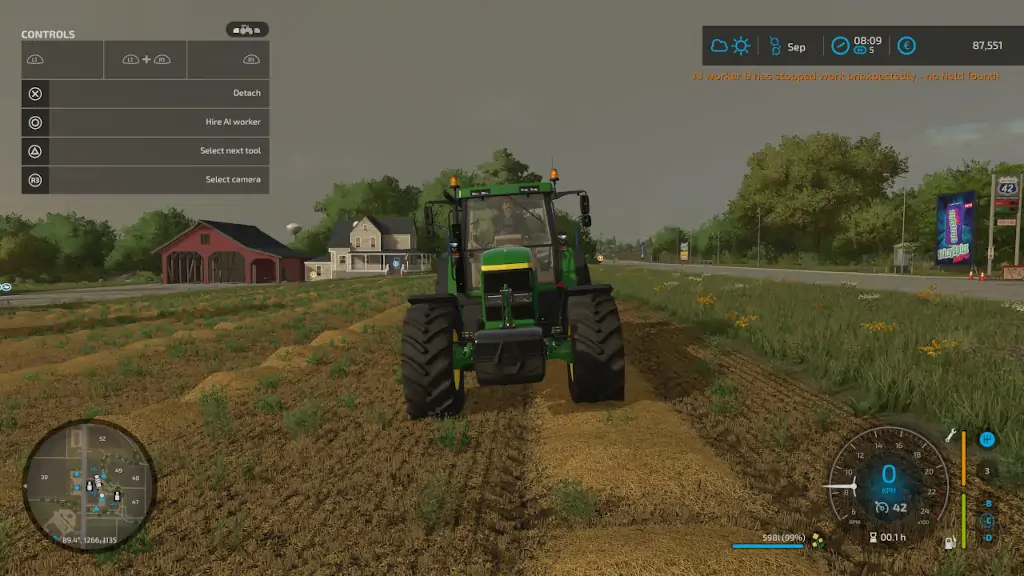Select the fuel pump icon

pyautogui.click(x=950, y=543)
